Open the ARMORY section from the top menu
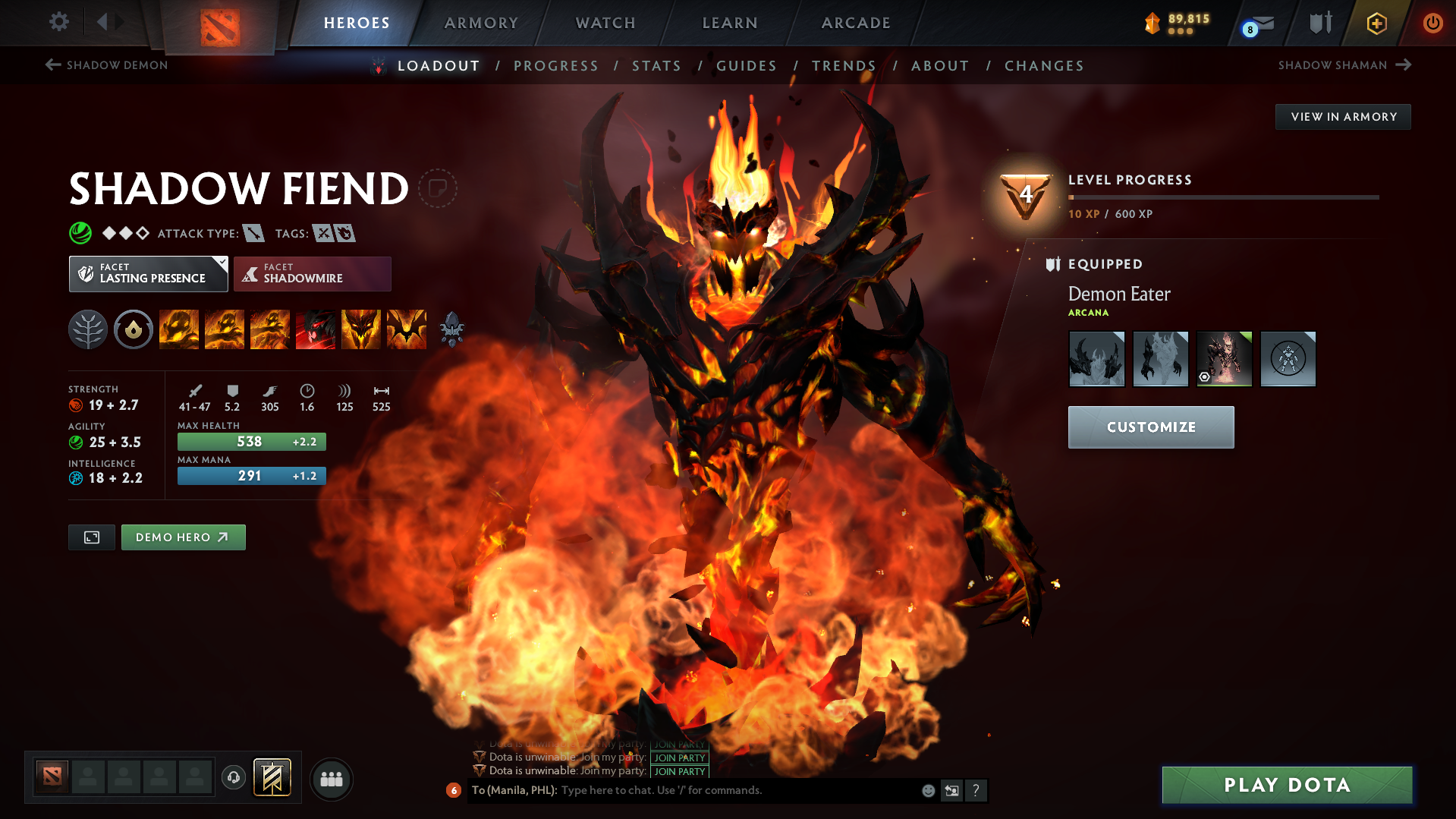The height and width of the screenshot is (819, 1456). 481,23
